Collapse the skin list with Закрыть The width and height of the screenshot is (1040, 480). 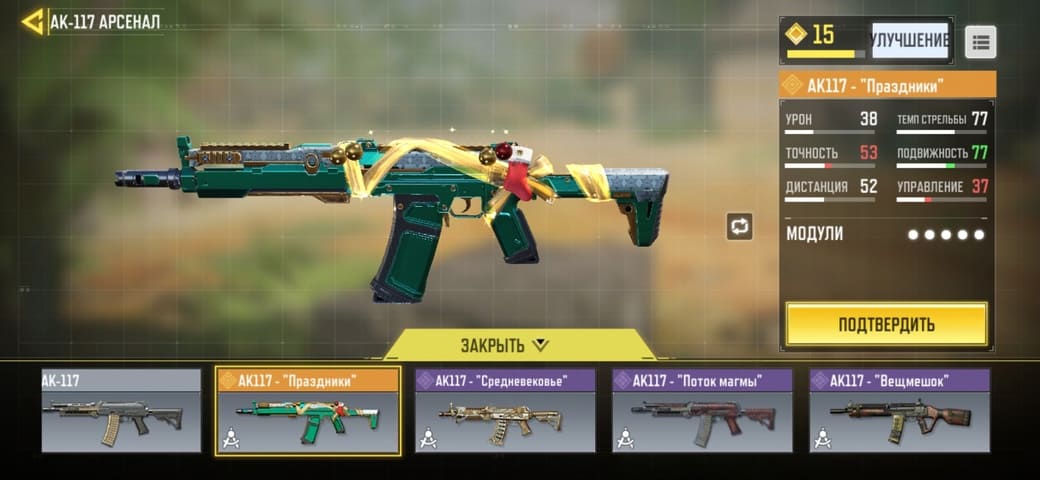(505, 345)
